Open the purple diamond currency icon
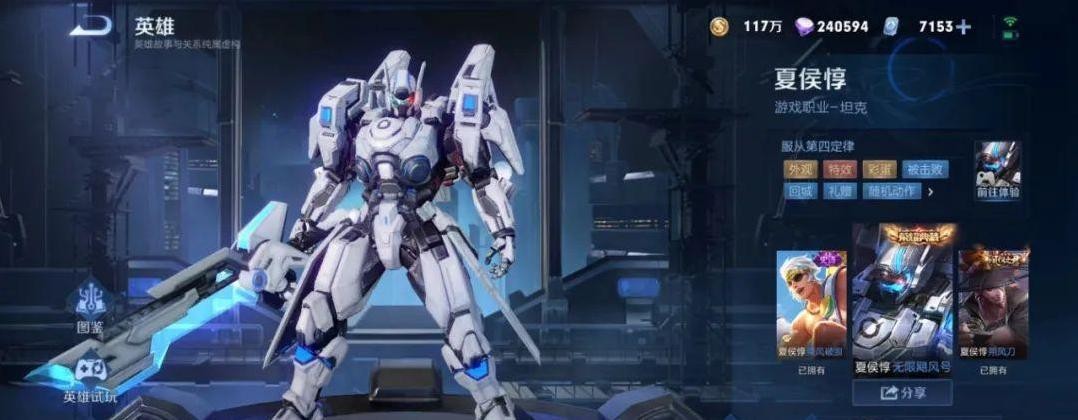The width and height of the screenshot is (1078, 420). (803, 27)
